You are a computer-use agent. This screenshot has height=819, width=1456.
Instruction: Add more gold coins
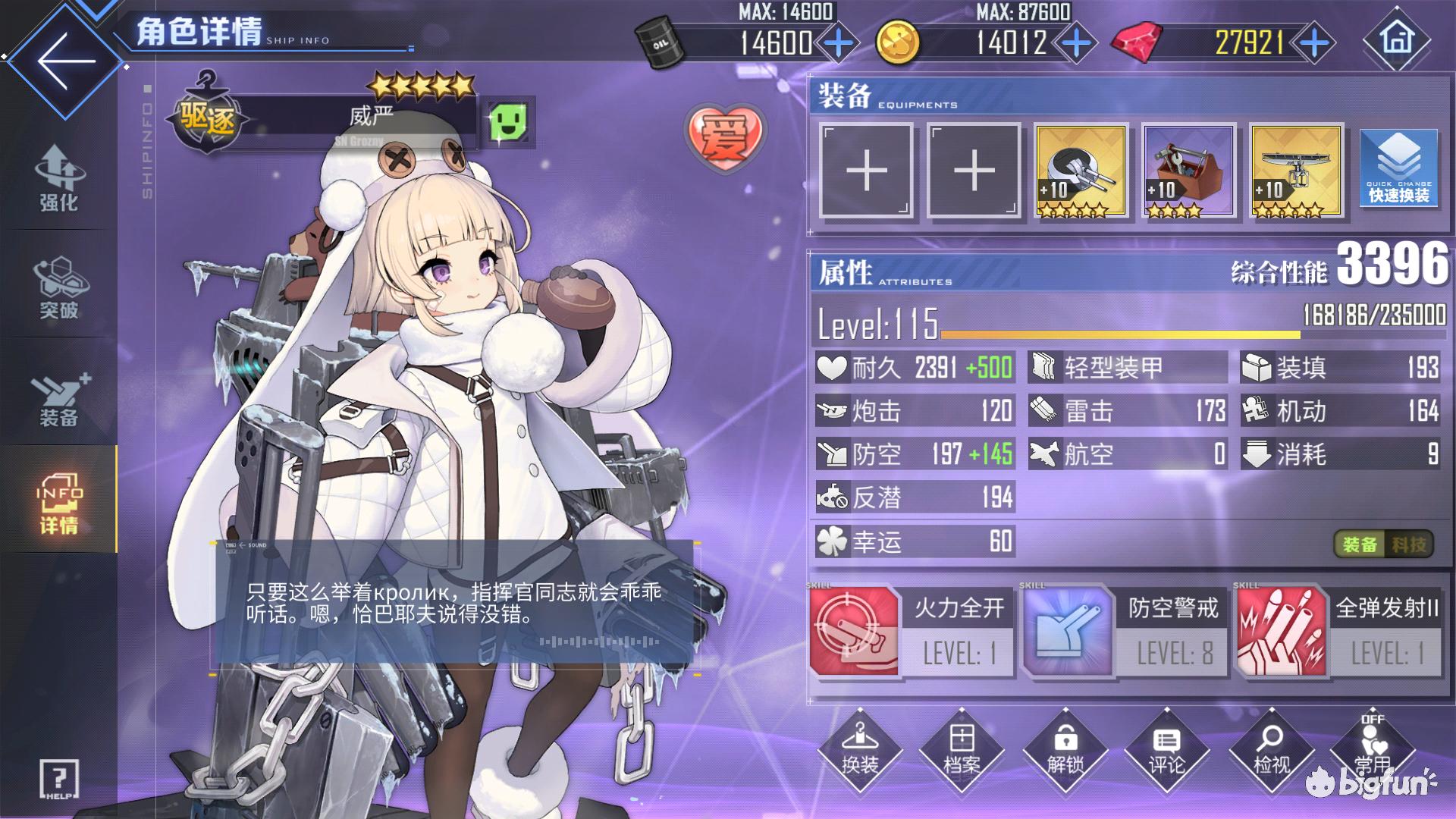point(1076,43)
